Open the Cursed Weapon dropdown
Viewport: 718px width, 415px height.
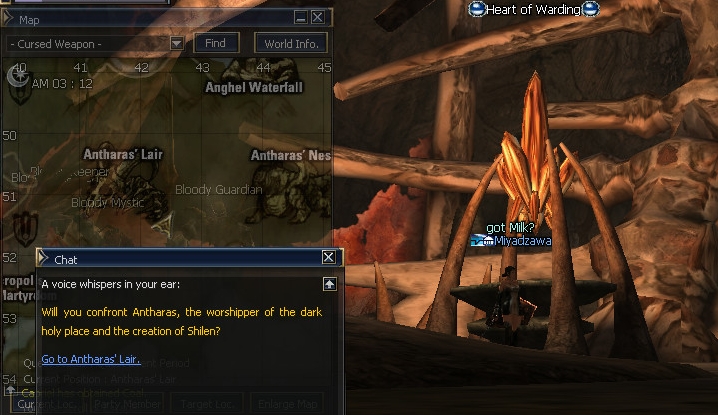click(x=176, y=44)
